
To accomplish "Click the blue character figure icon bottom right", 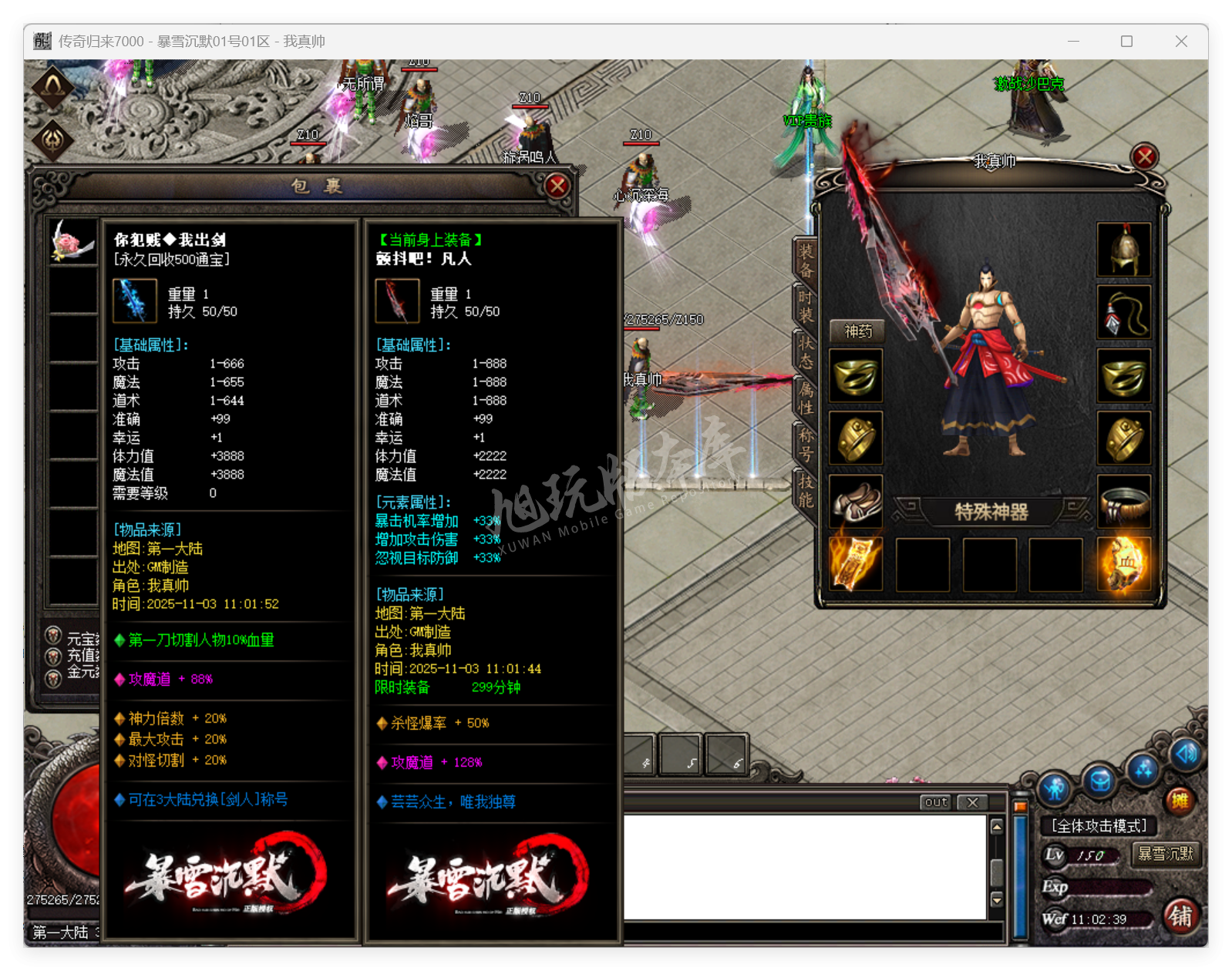I will [x=1054, y=788].
